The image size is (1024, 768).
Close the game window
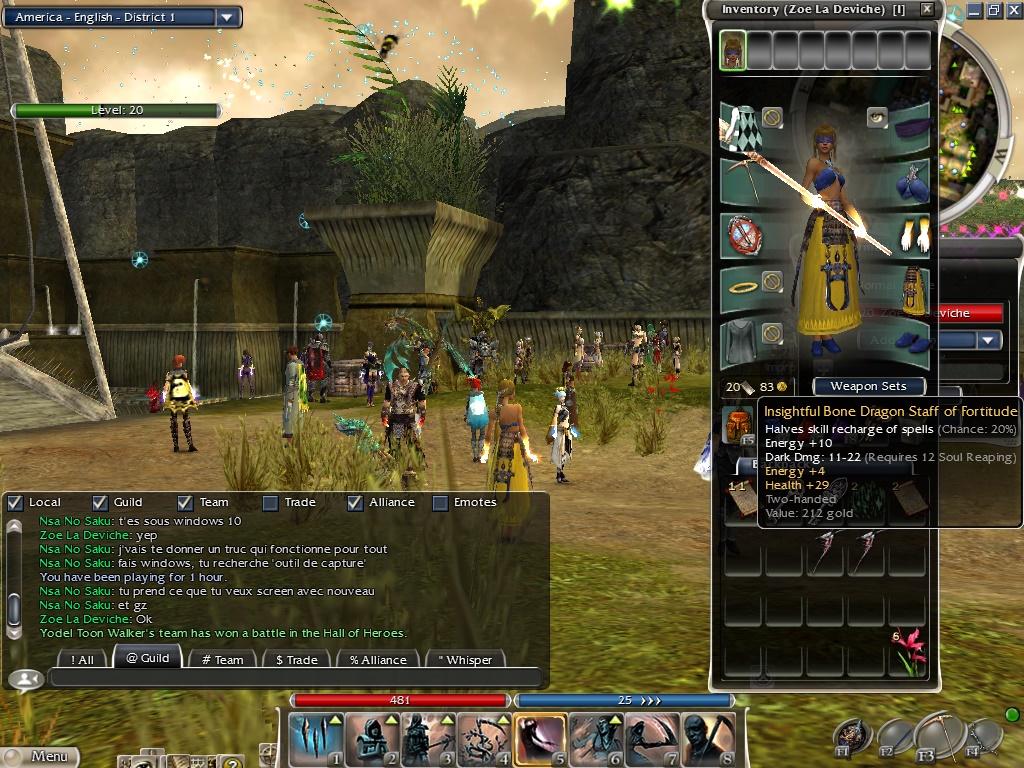pos(1013,10)
